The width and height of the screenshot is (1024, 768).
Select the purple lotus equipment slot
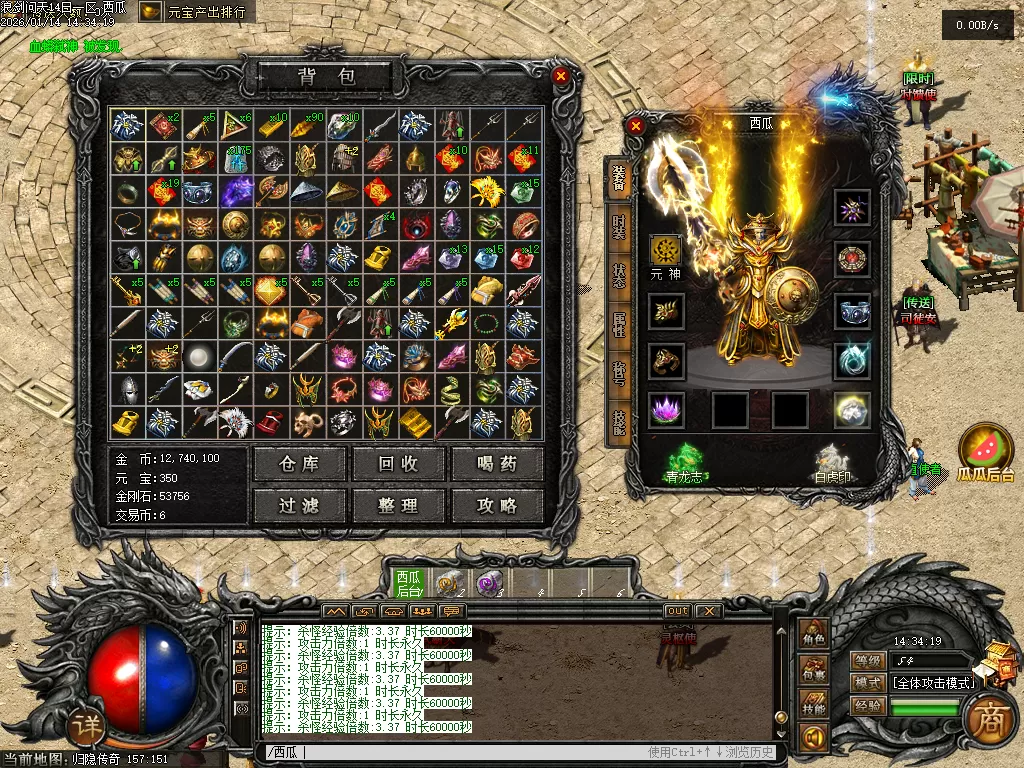(x=665, y=410)
